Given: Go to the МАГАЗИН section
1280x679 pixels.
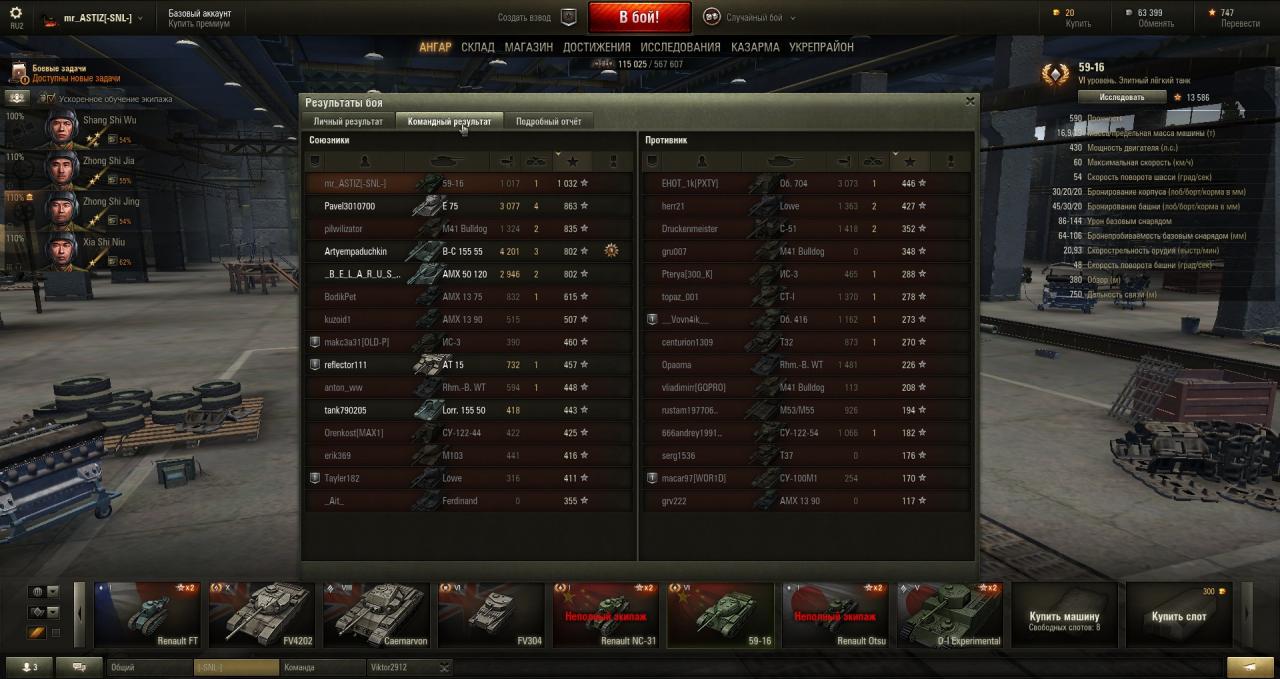Looking at the screenshot, I should (x=528, y=47).
